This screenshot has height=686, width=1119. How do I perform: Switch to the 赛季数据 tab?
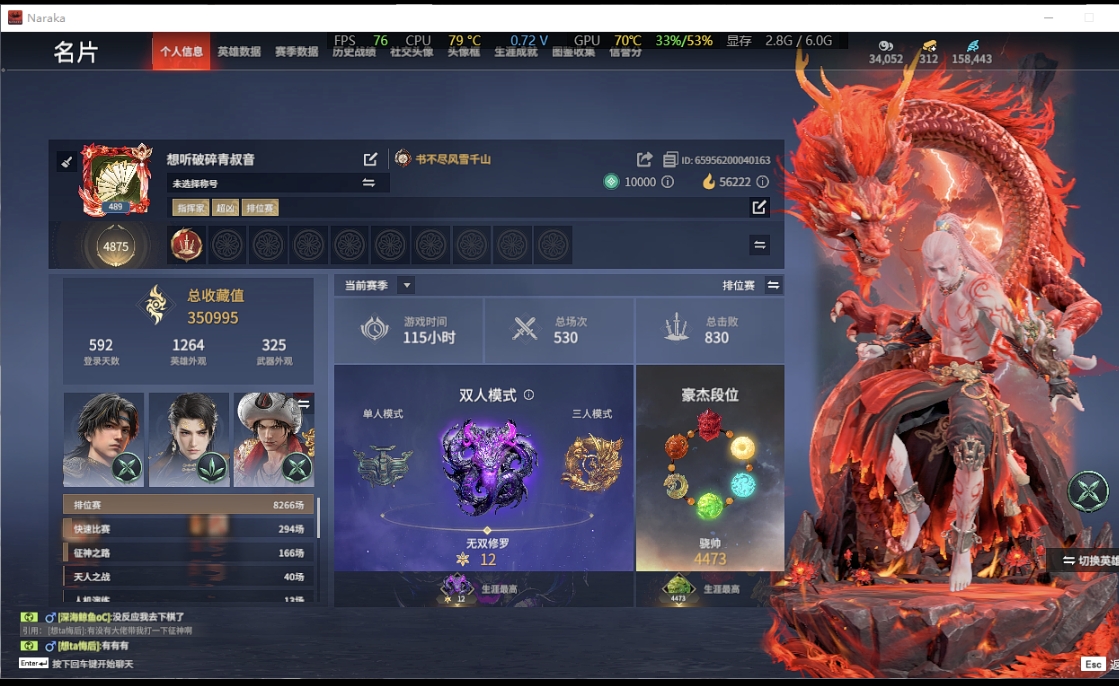296,52
